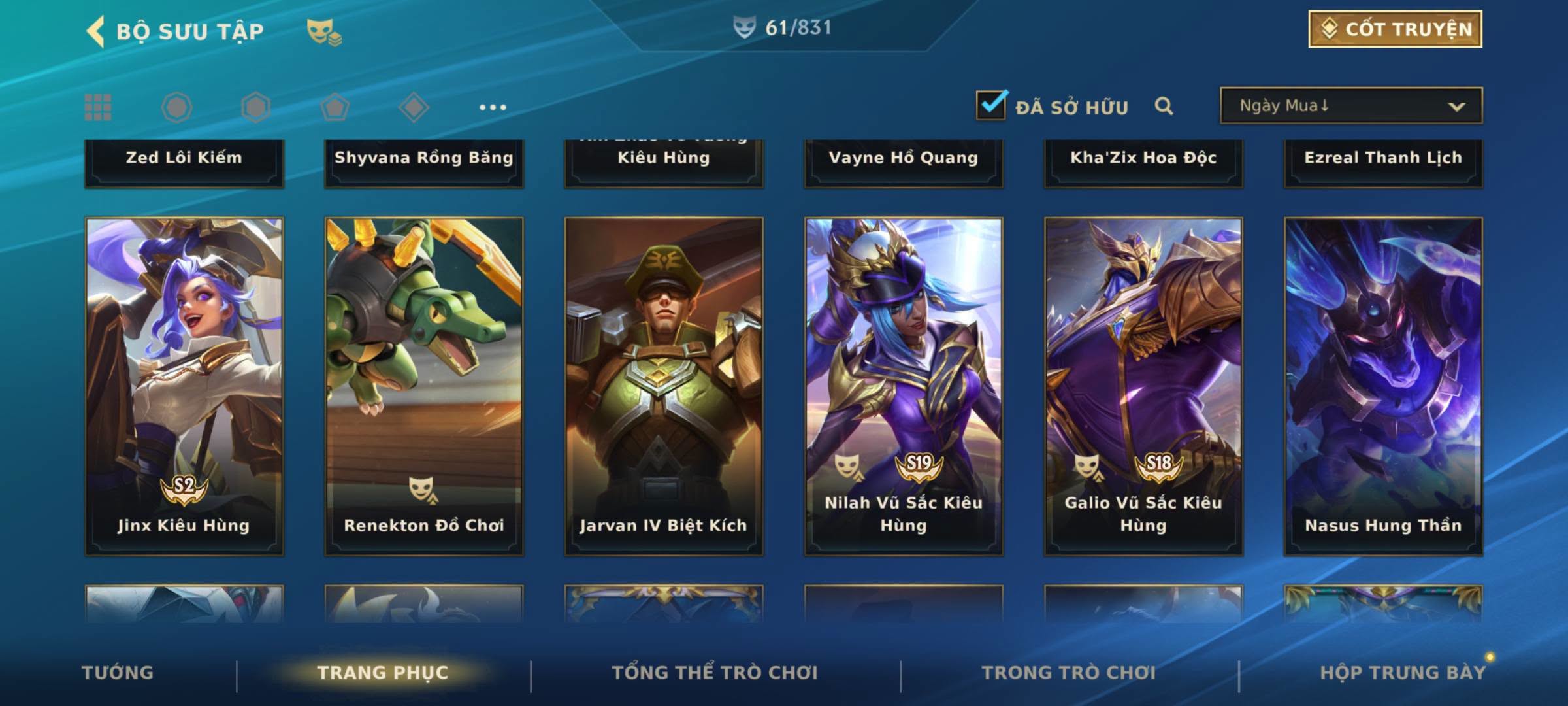Open the Ngày Mua sort dropdown
This screenshot has height=706, width=1568.
click(1351, 106)
